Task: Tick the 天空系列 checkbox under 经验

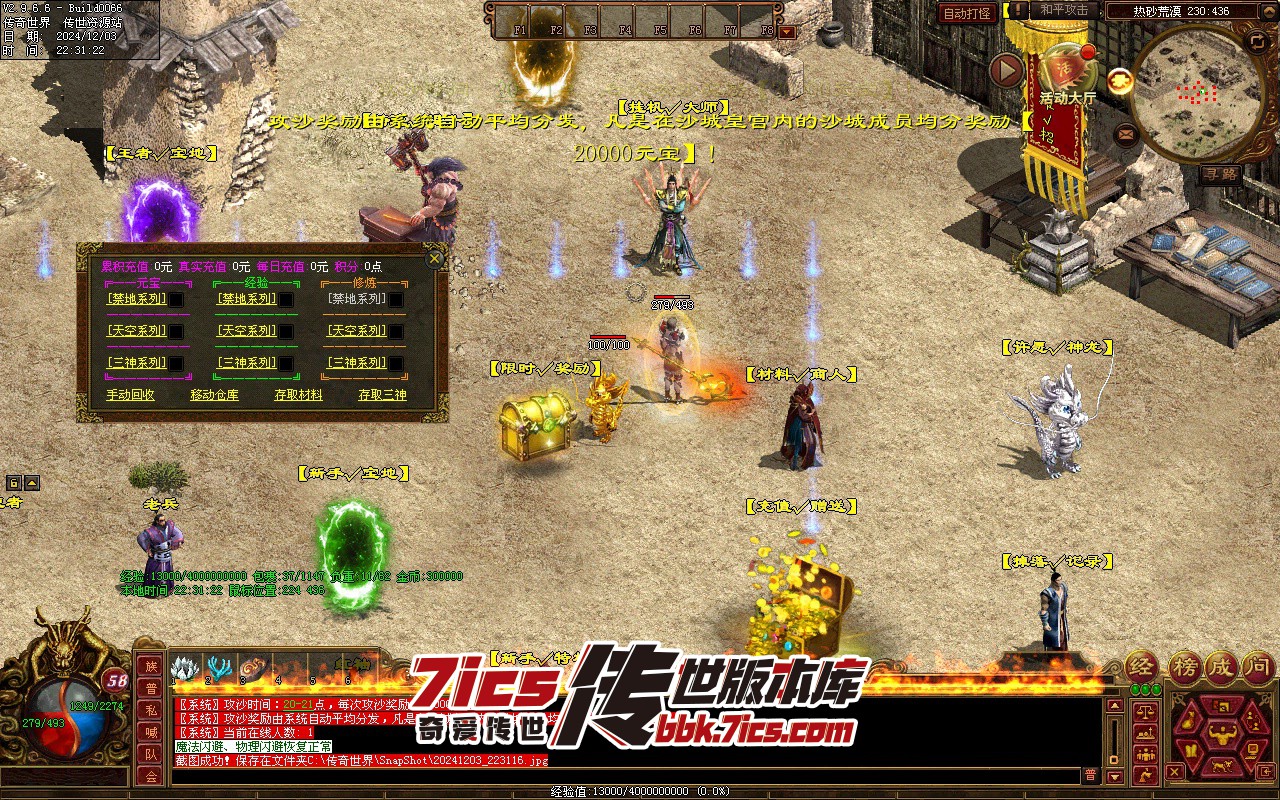Action: pos(286,331)
